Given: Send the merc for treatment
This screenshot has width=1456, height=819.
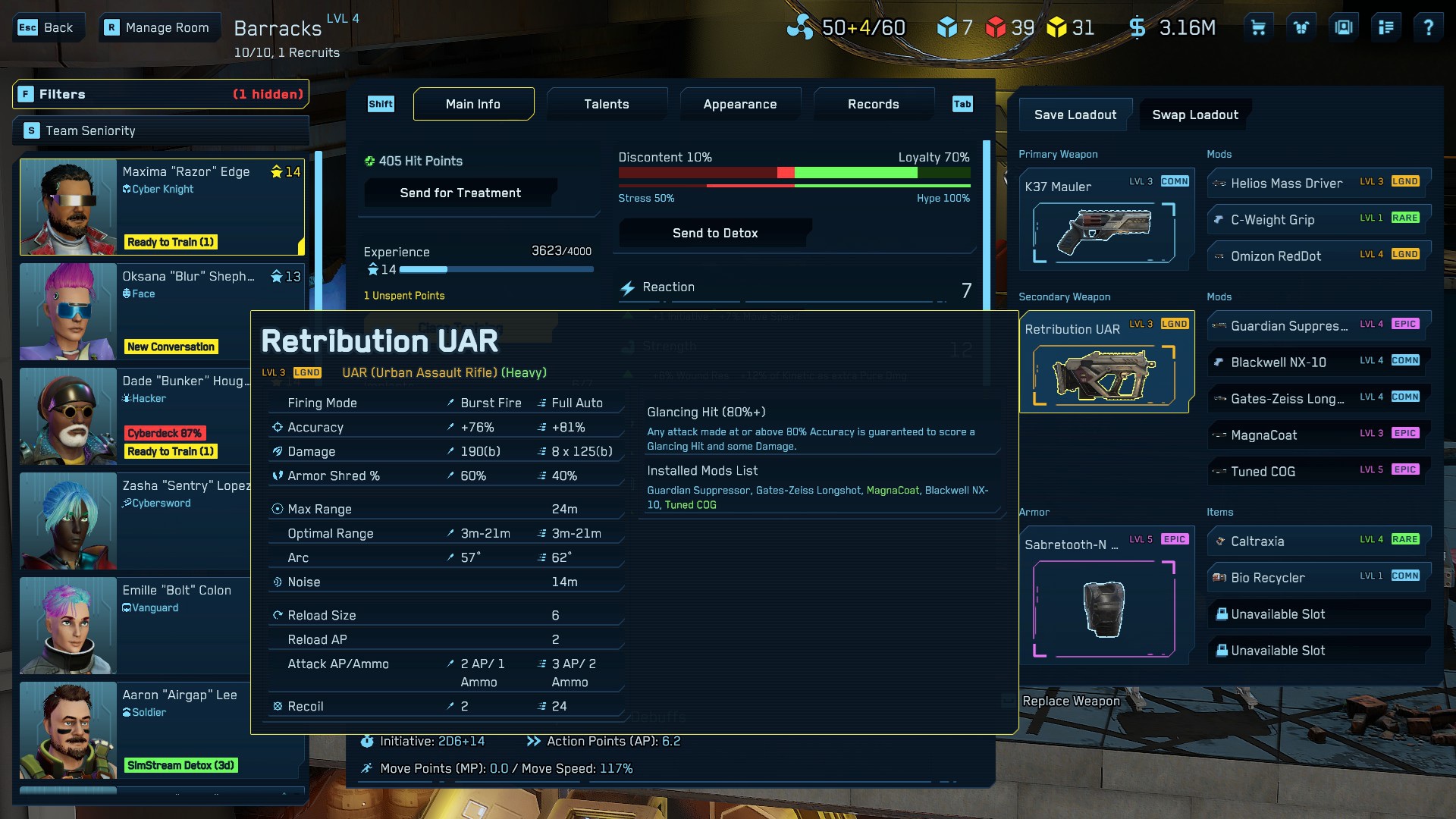Looking at the screenshot, I should tap(460, 193).
